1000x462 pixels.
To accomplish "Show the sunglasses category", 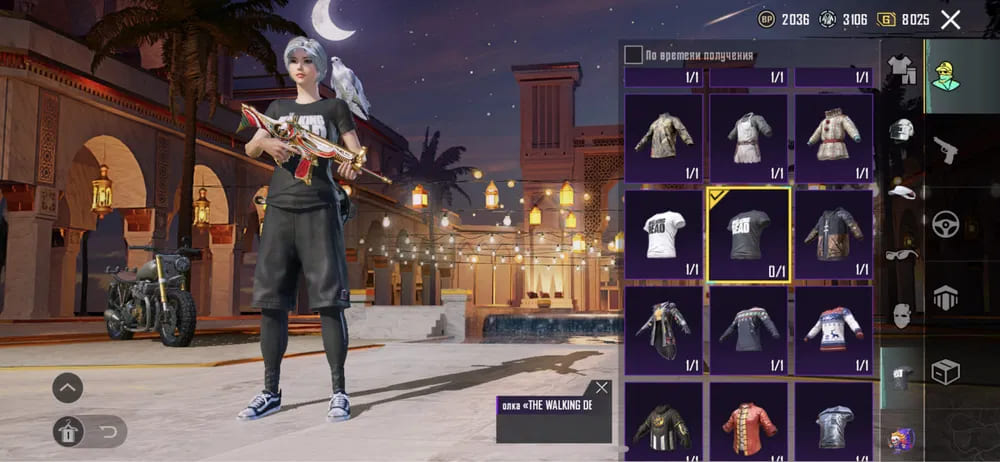I will [x=902, y=255].
